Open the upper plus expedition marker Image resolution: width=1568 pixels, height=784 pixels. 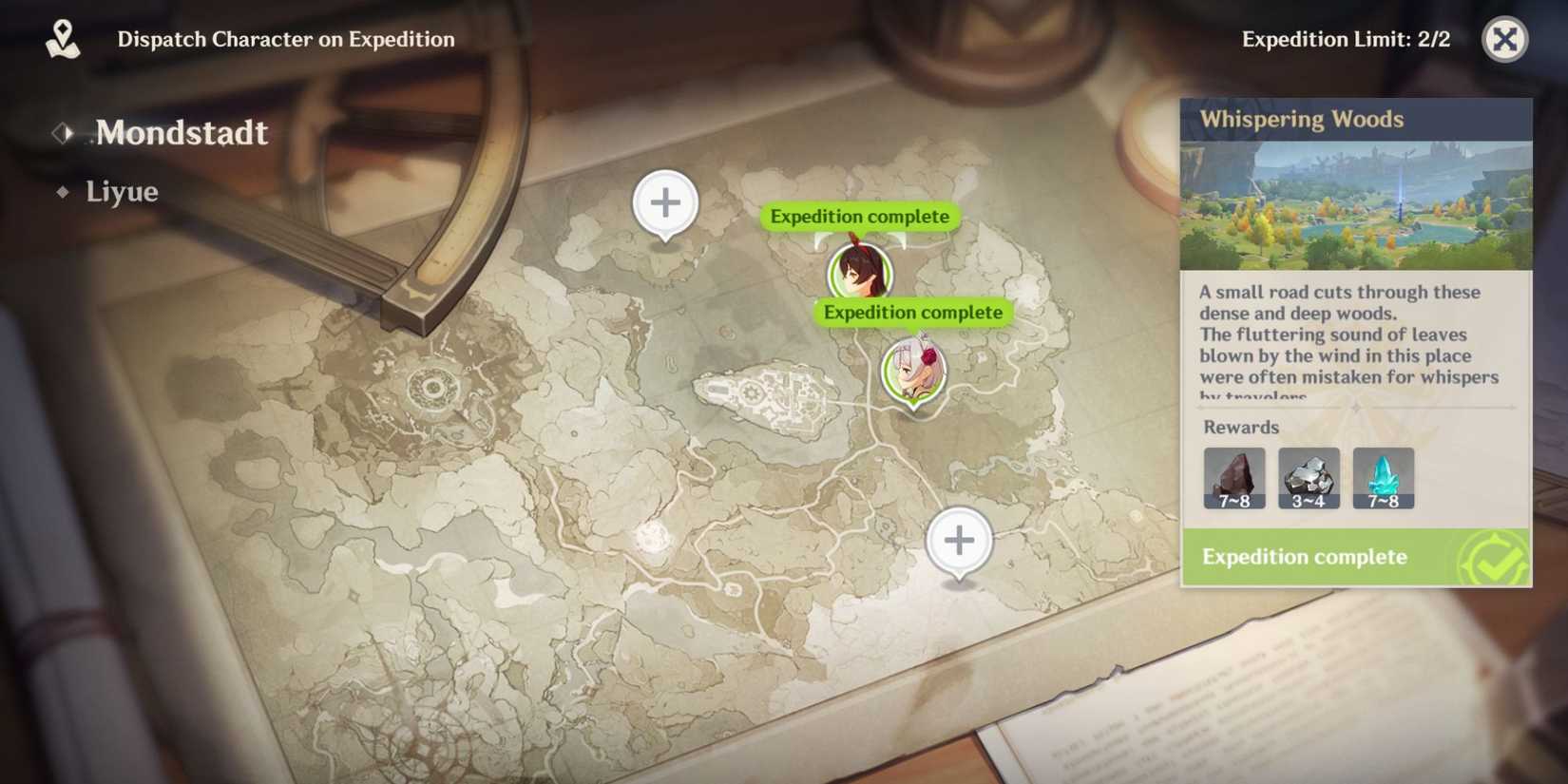(665, 201)
